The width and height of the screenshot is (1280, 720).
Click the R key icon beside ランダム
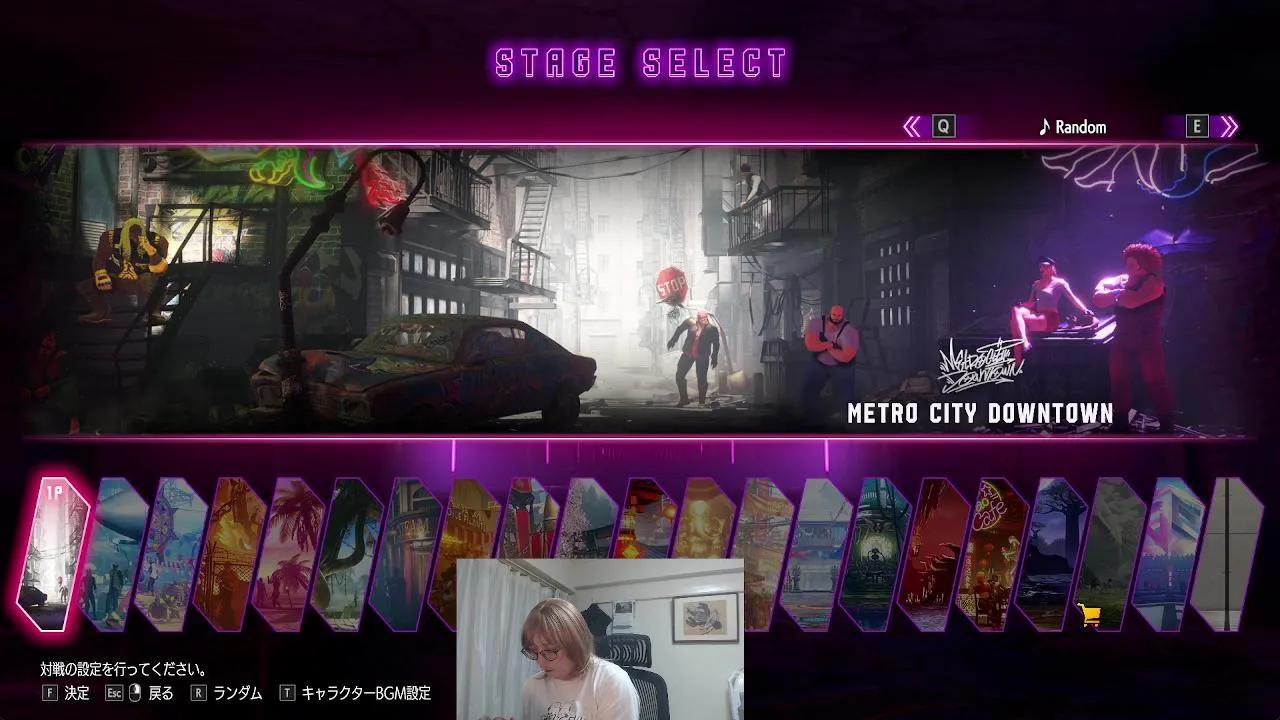tap(197, 691)
